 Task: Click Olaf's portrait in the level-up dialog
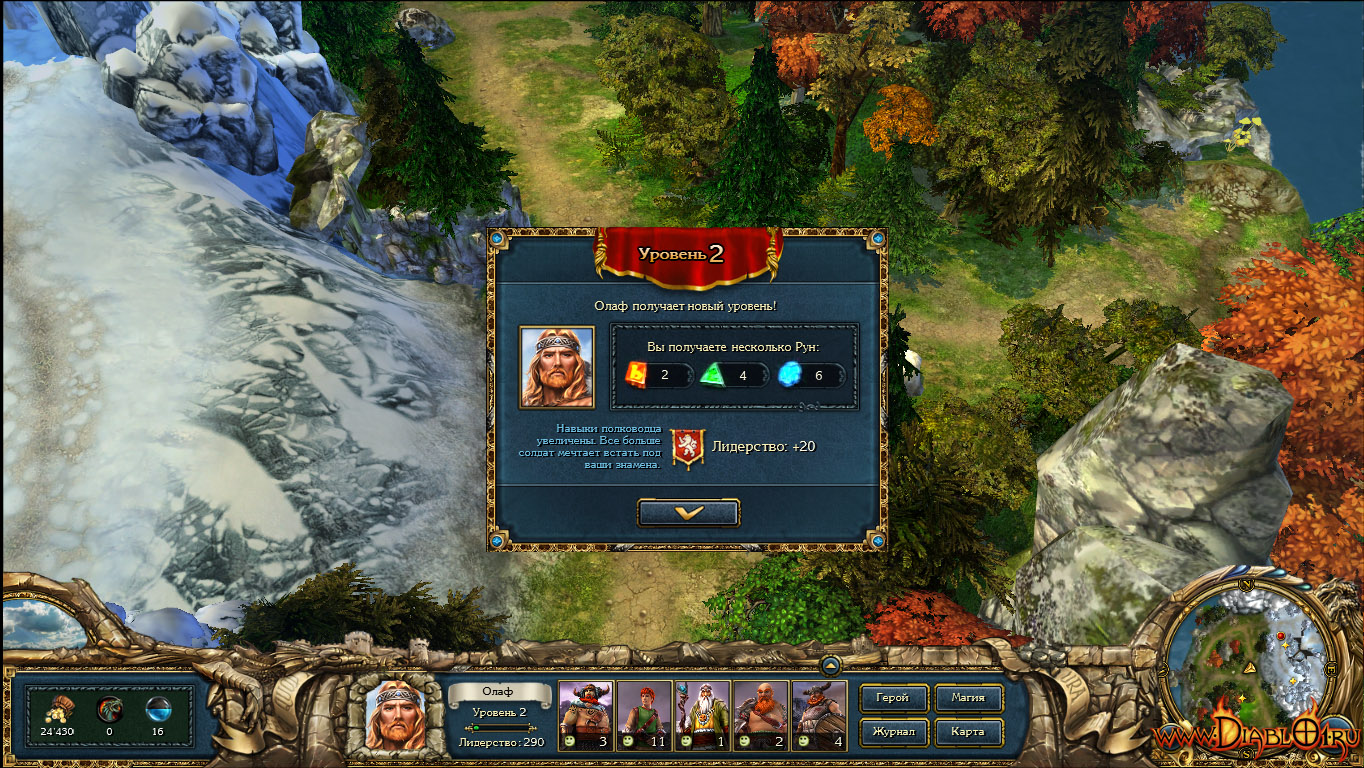[556, 367]
